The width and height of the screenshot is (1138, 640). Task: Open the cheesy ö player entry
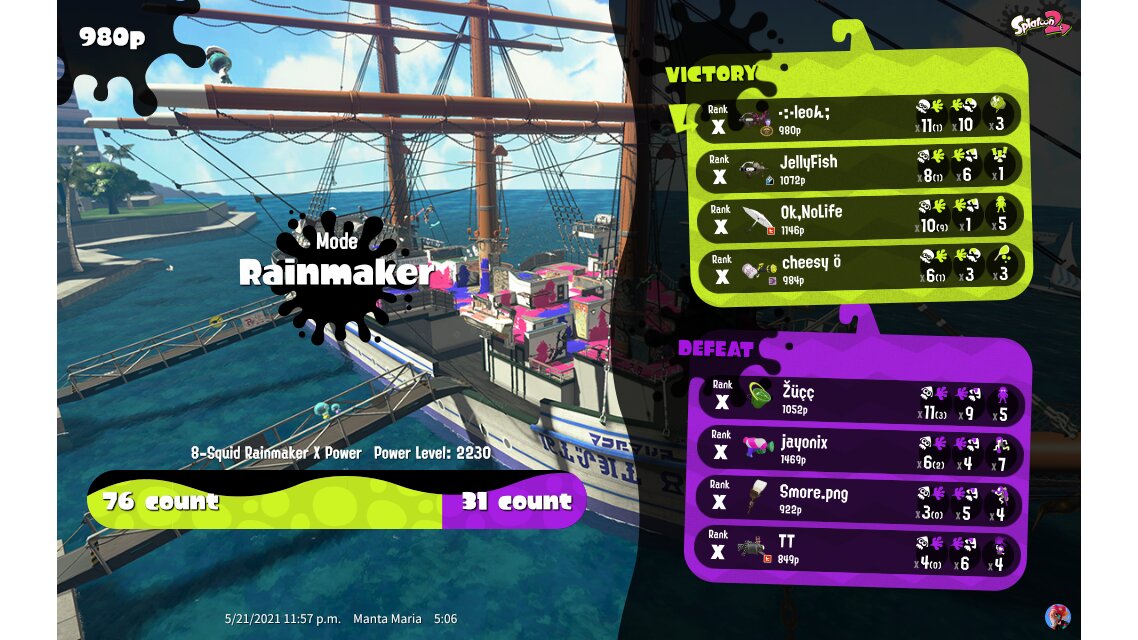click(858, 267)
